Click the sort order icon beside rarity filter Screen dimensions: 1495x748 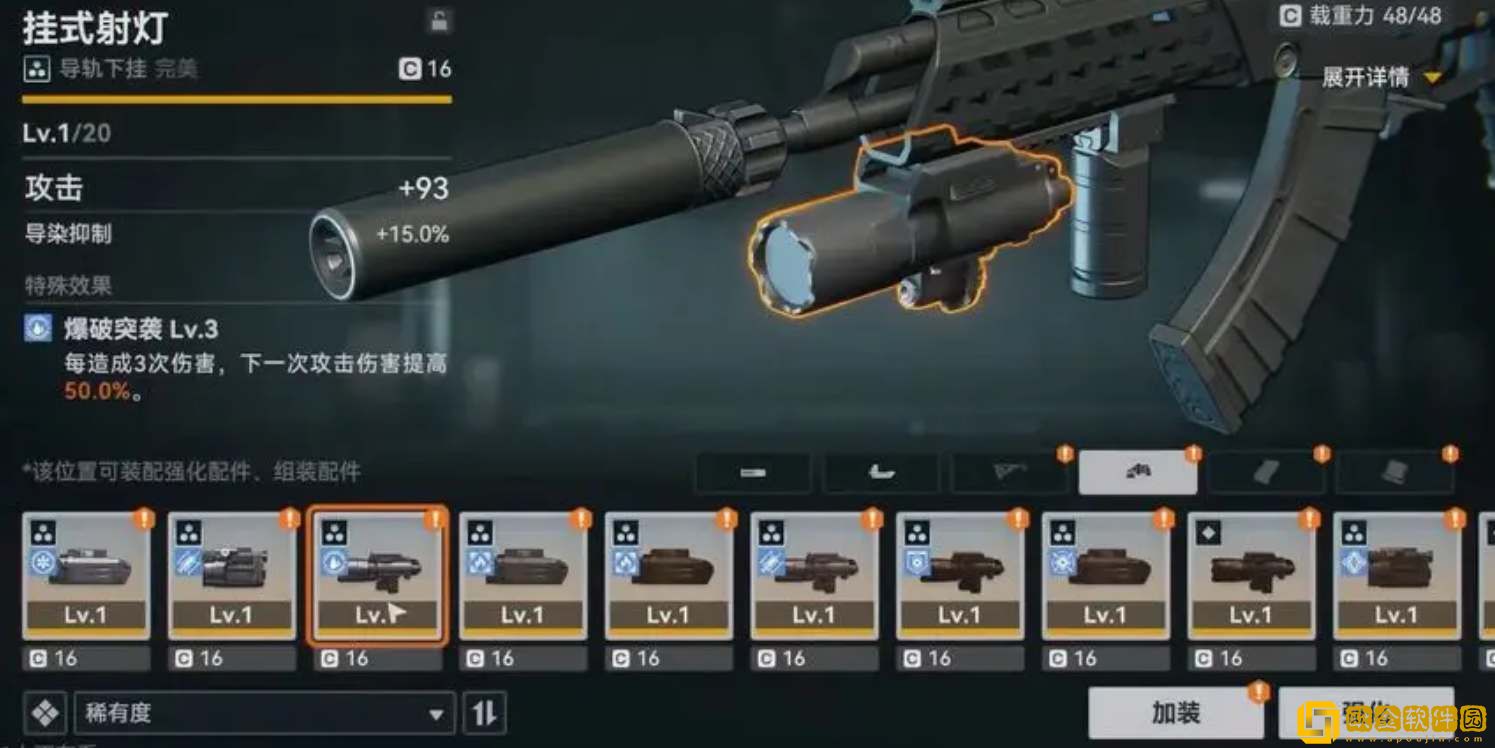coord(484,713)
